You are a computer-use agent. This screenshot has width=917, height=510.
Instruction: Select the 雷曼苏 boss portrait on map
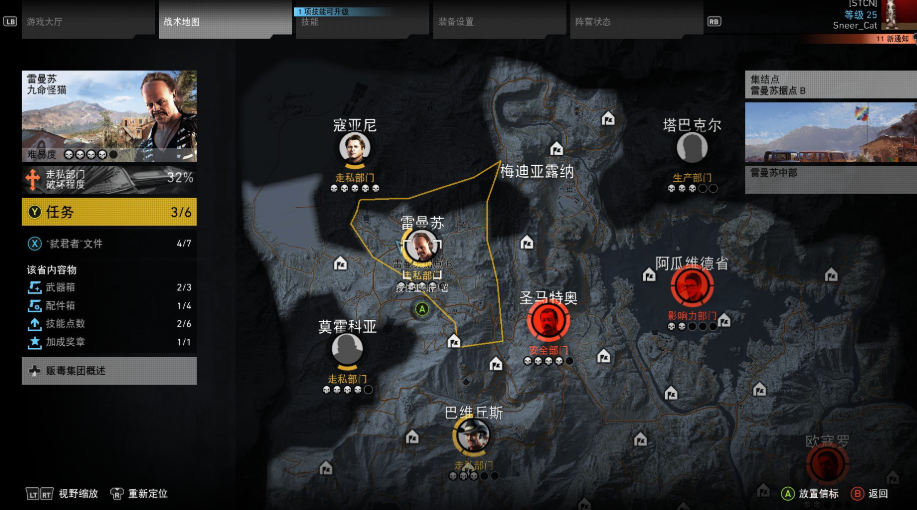click(x=421, y=247)
